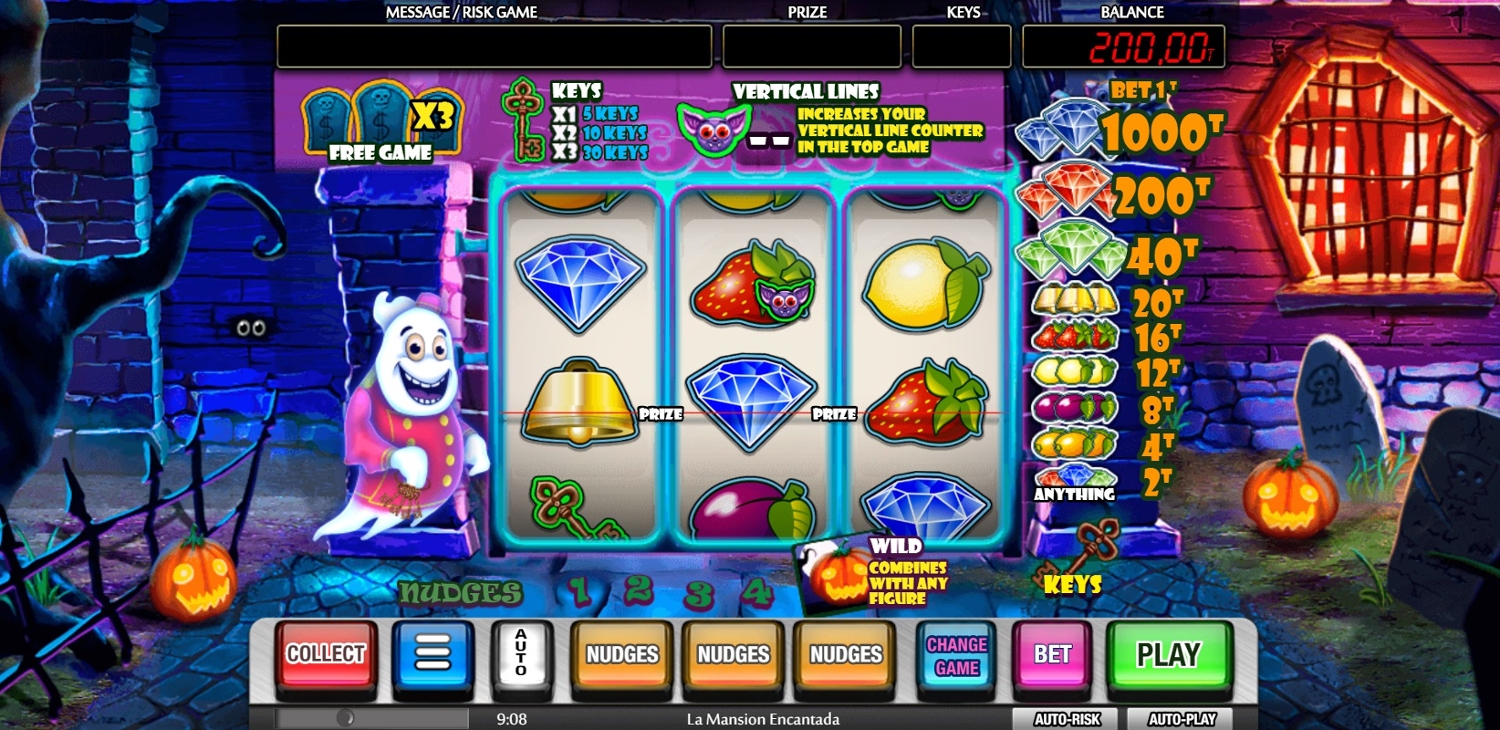Switch modes with the CHANGE GAME button
The width and height of the screenshot is (1500, 730).
[956, 656]
